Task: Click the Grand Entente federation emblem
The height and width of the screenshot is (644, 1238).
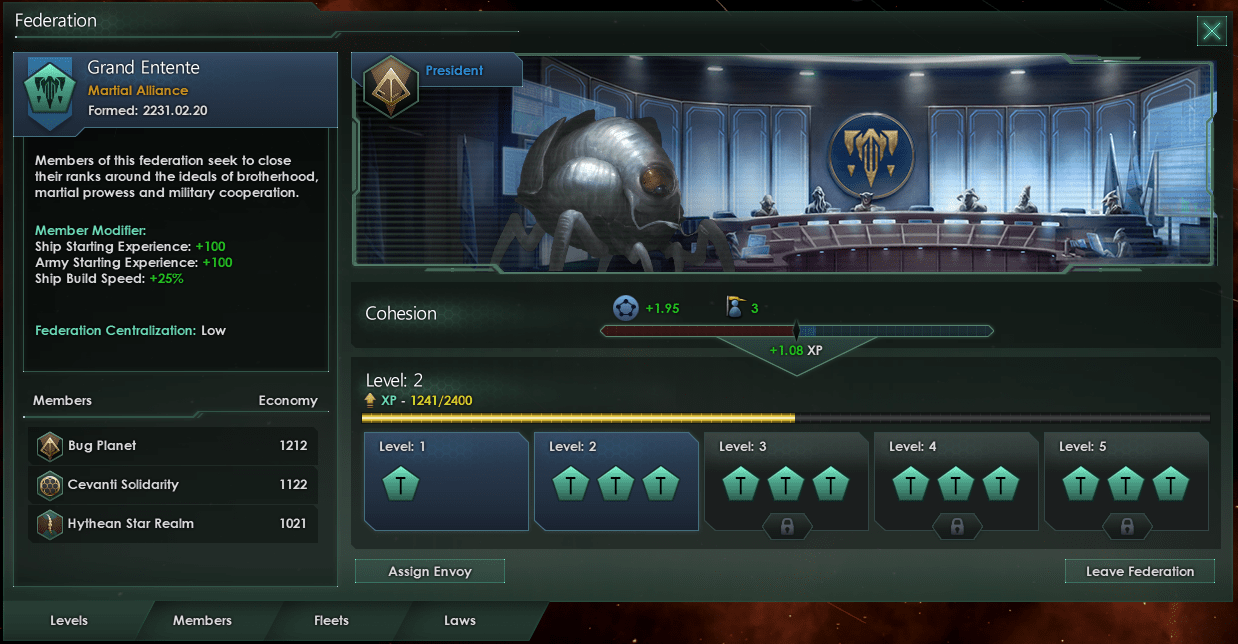Action: coord(46,93)
